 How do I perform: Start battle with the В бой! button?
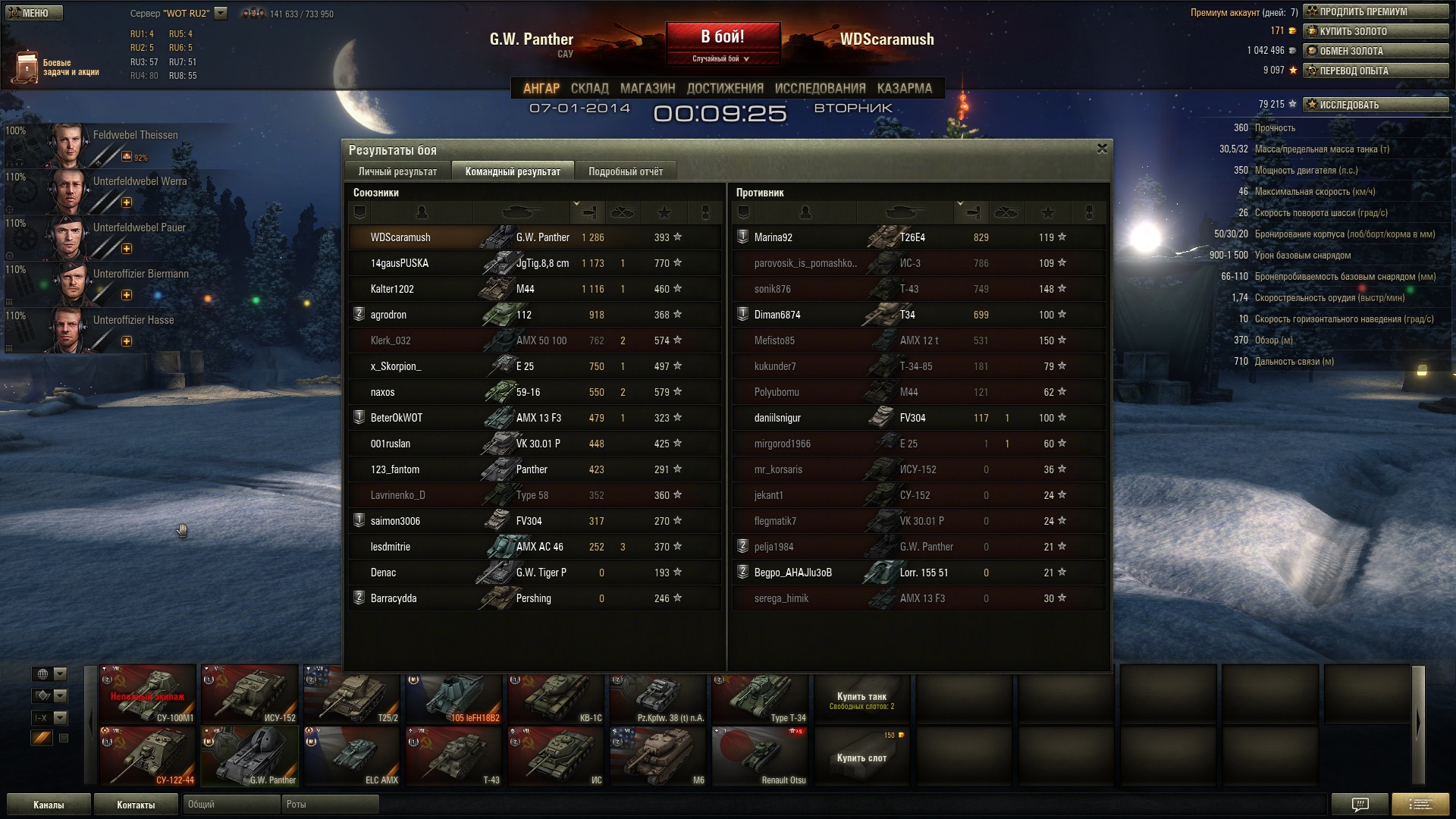tap(722, 38)
